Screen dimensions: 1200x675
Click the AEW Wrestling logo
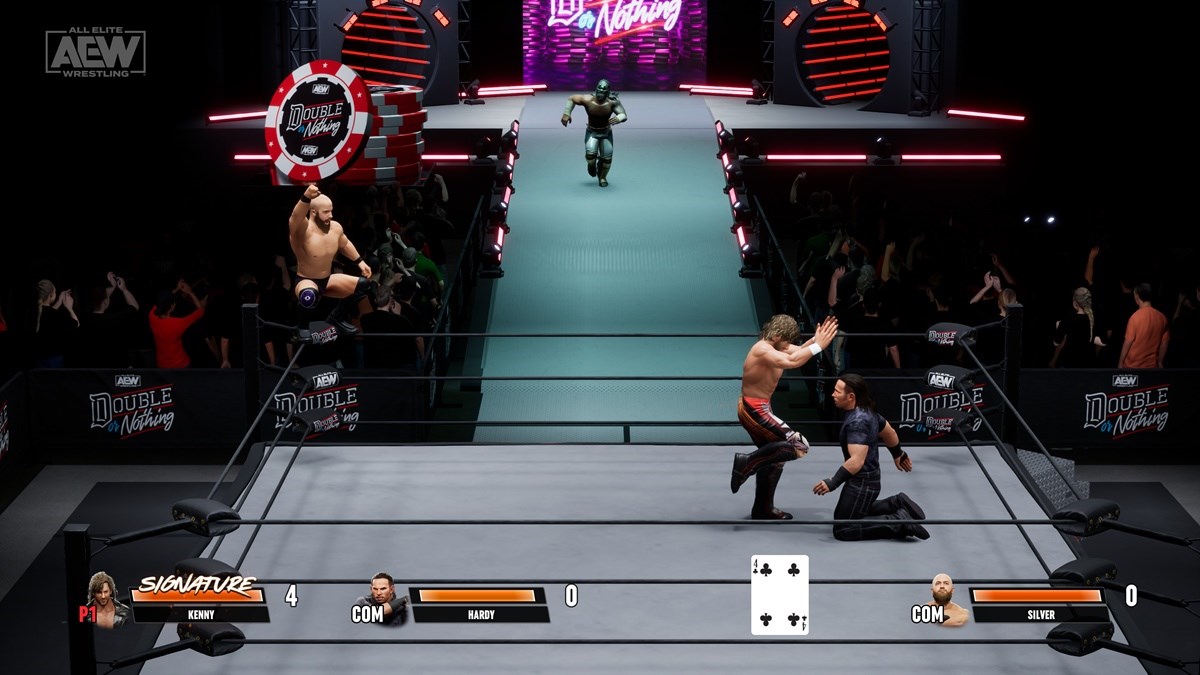[95, 52]
